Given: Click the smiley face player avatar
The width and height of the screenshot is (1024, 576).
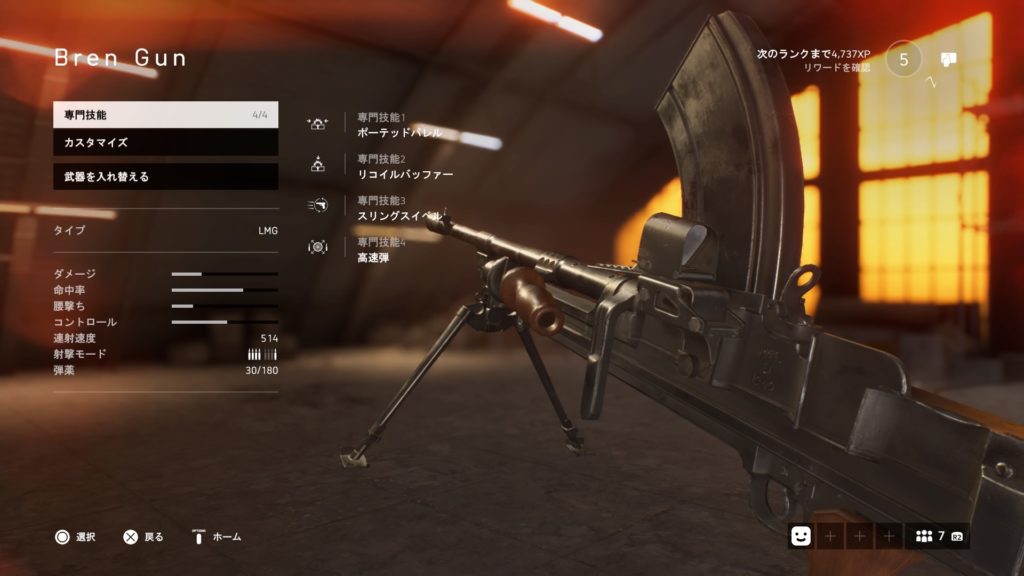Looking at the screenshot, I should 800,536.
